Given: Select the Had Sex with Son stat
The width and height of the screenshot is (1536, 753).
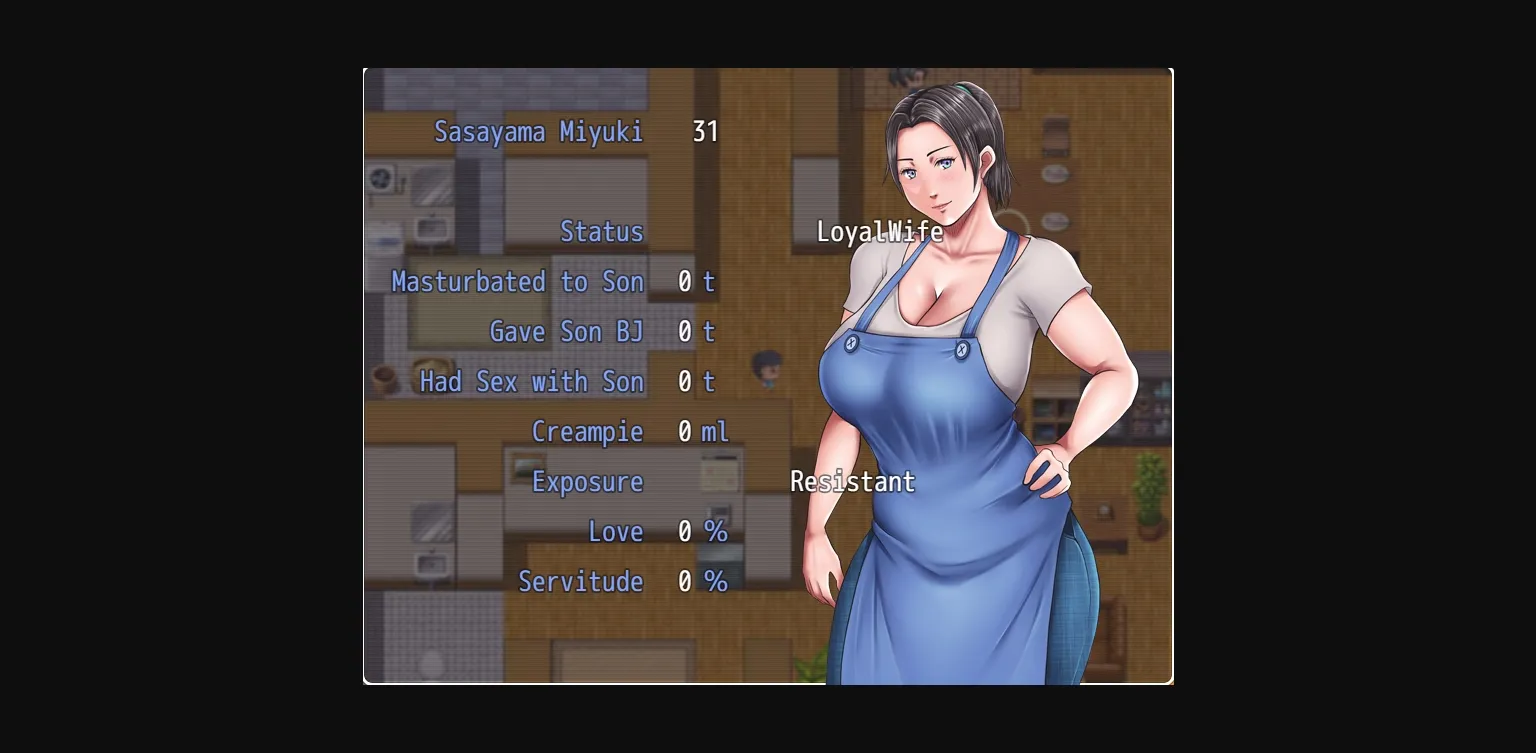Looking at the screenshot, I should click(531, 382).
